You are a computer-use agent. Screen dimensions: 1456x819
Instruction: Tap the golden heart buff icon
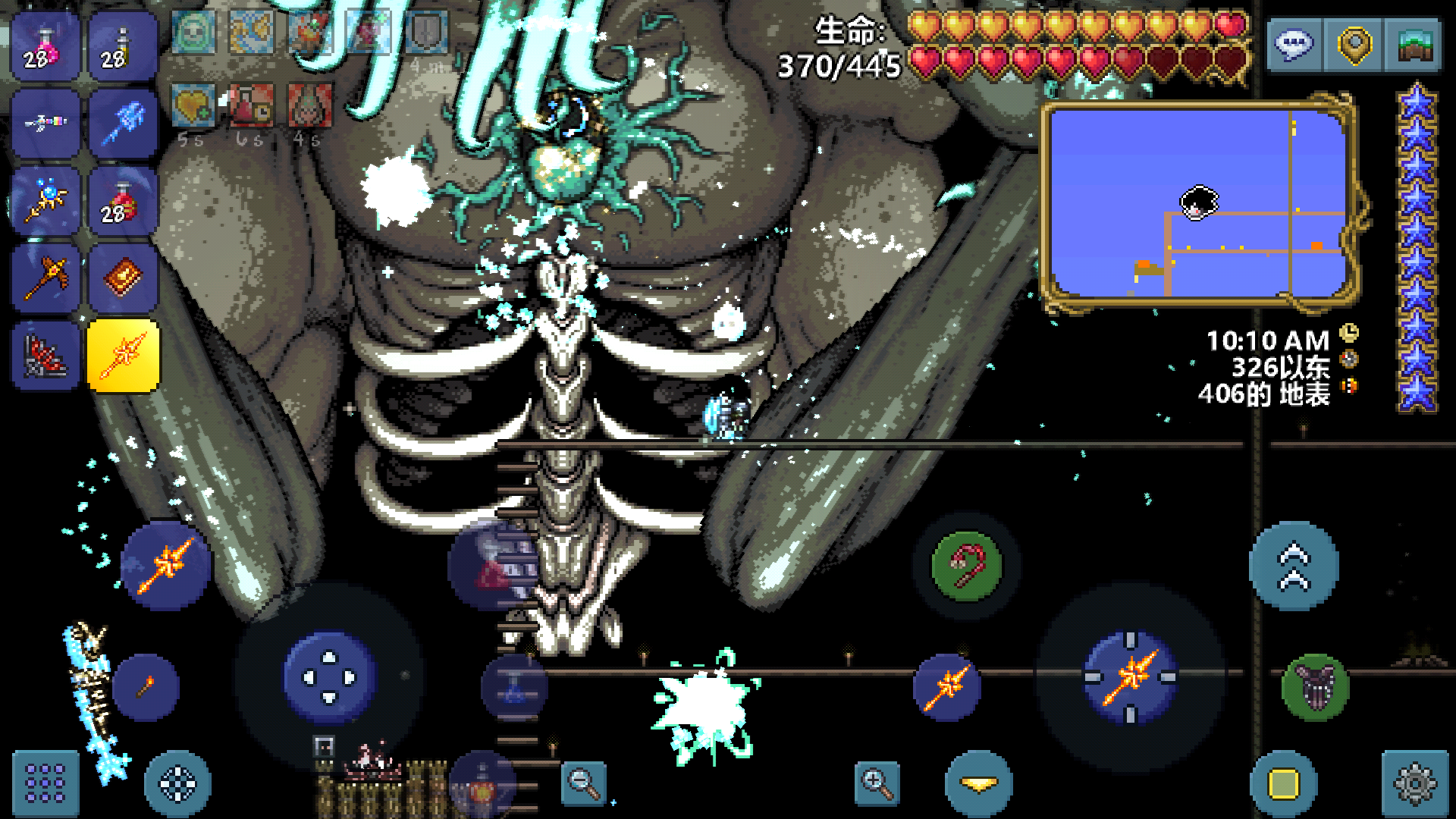coord(192,105)
